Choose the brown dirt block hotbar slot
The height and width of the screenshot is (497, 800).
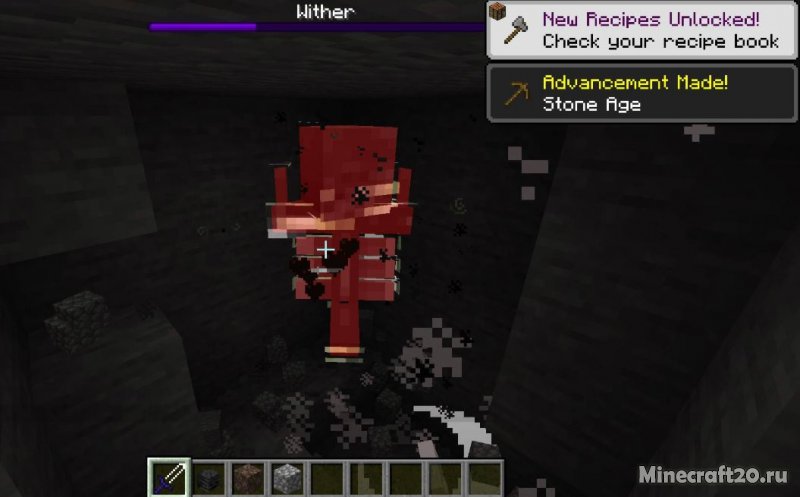point(248,477)
